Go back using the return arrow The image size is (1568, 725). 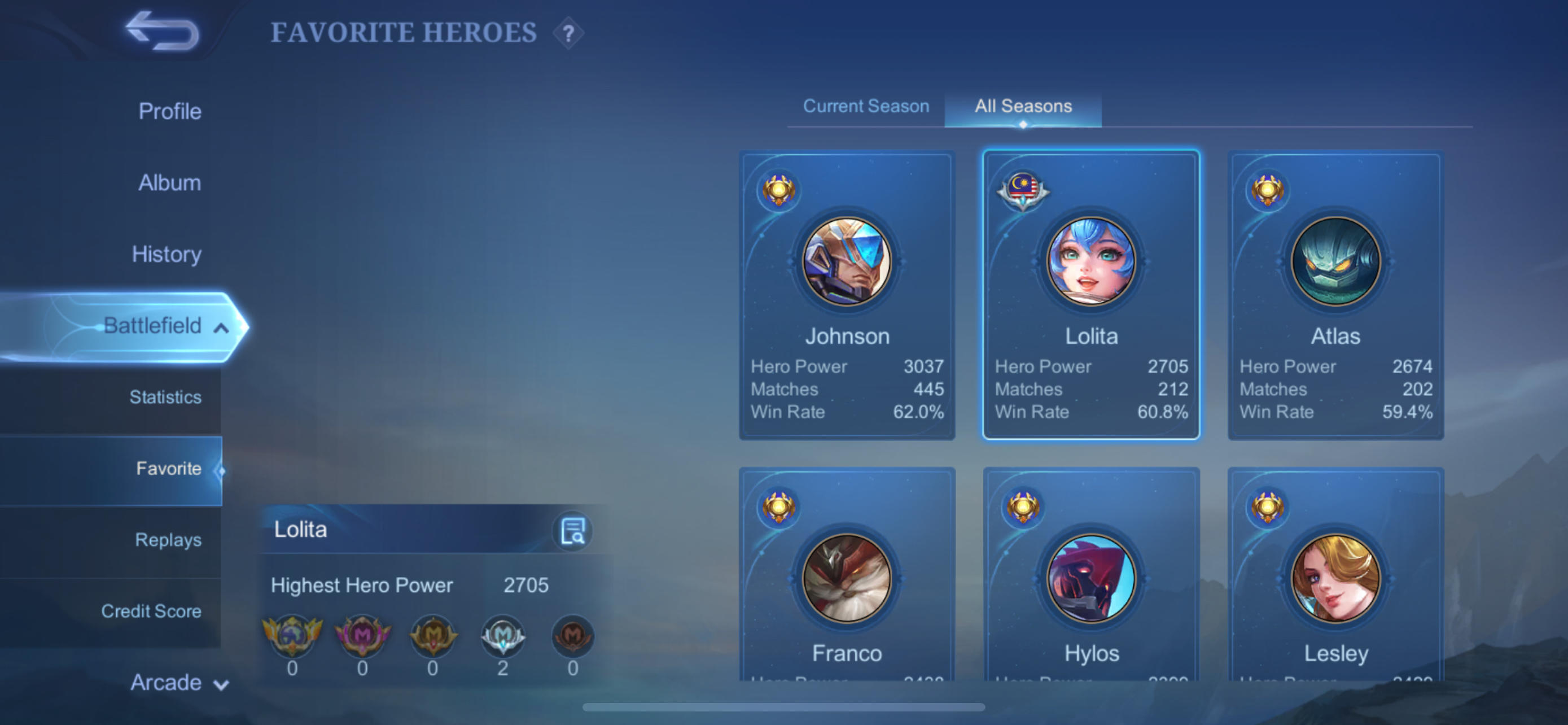[162, 31]
